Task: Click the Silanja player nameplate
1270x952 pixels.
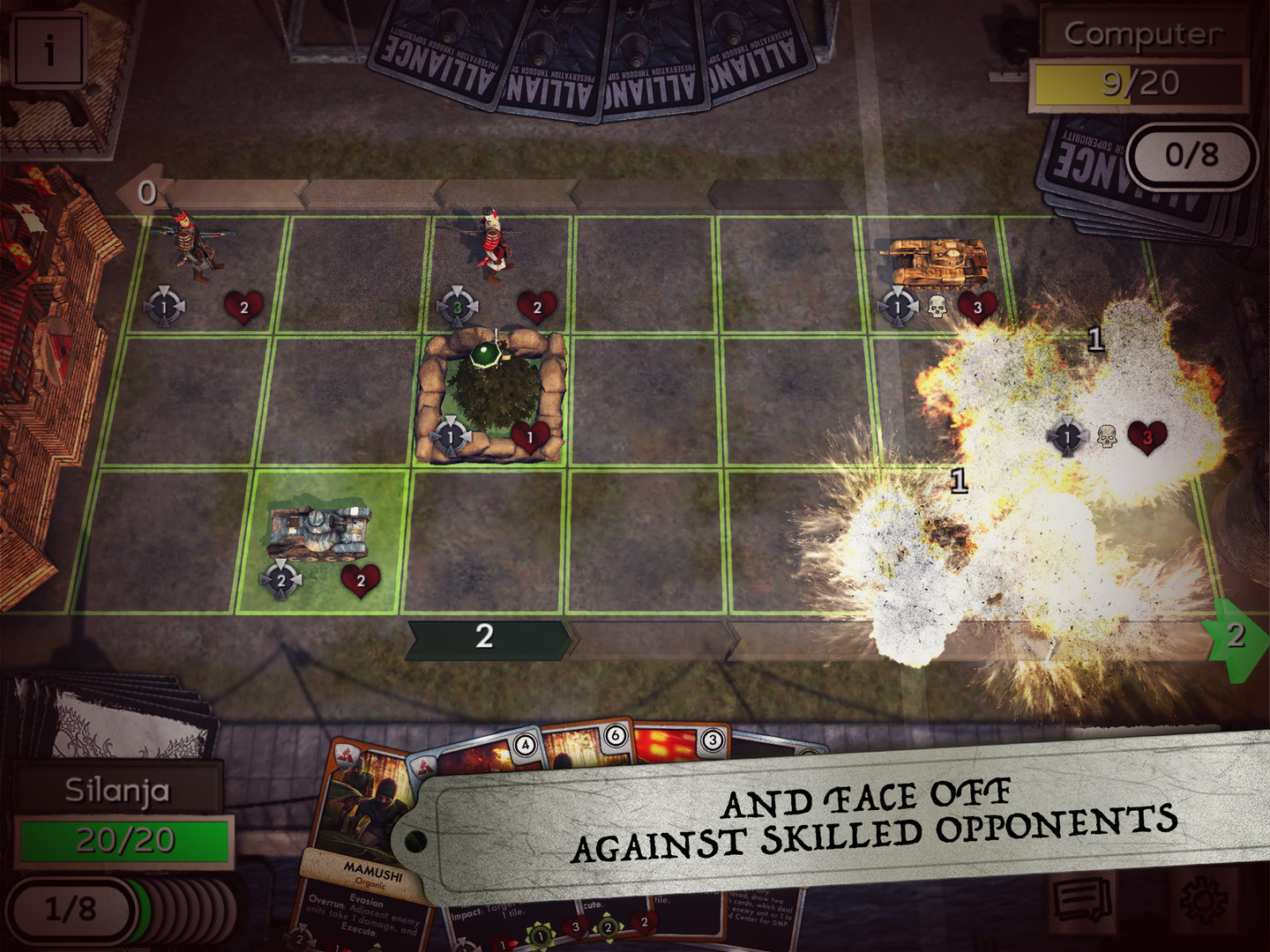Action: 117,791
